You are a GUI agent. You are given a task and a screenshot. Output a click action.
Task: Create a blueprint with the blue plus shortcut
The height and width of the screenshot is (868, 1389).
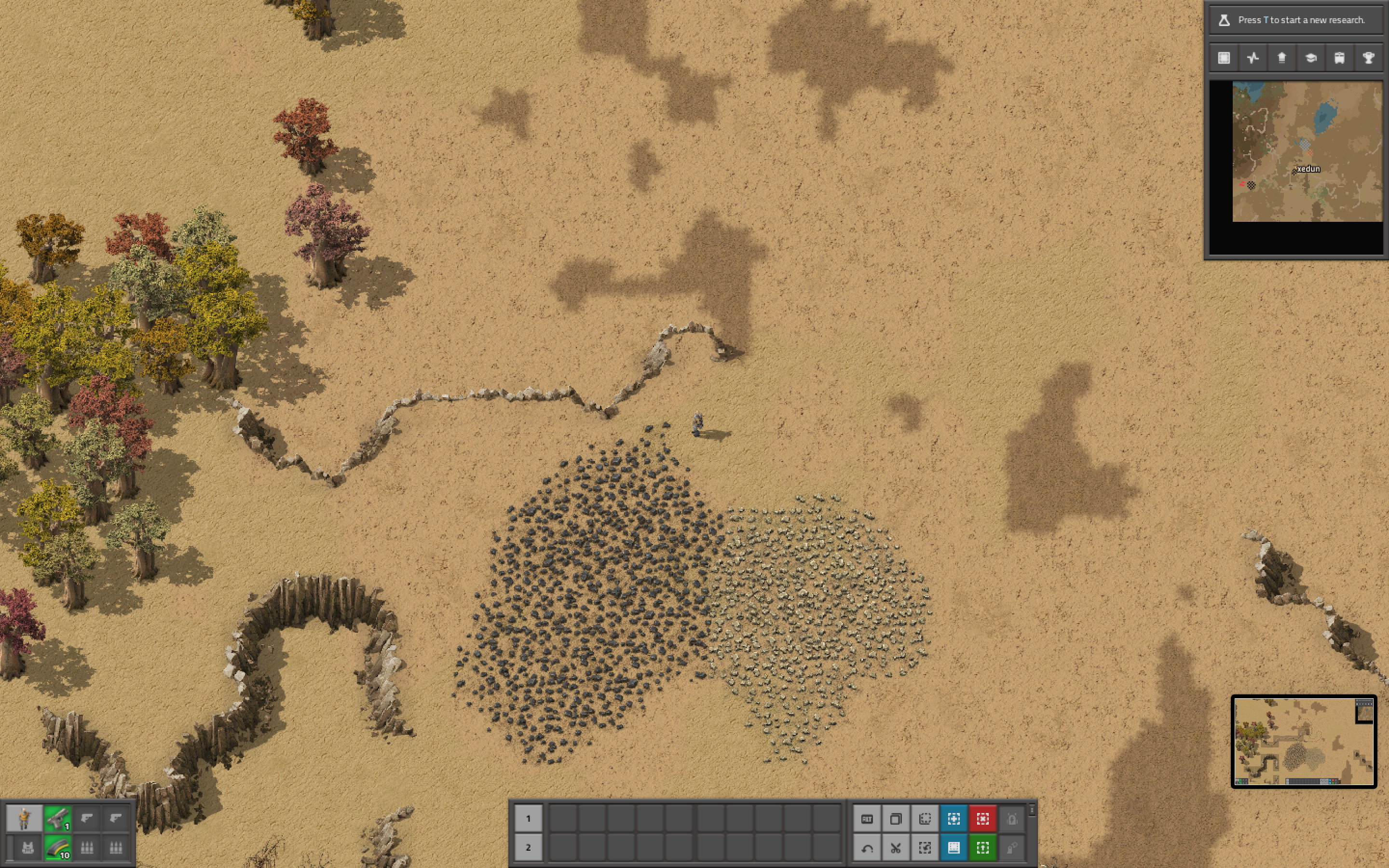[x=953, y=819]
